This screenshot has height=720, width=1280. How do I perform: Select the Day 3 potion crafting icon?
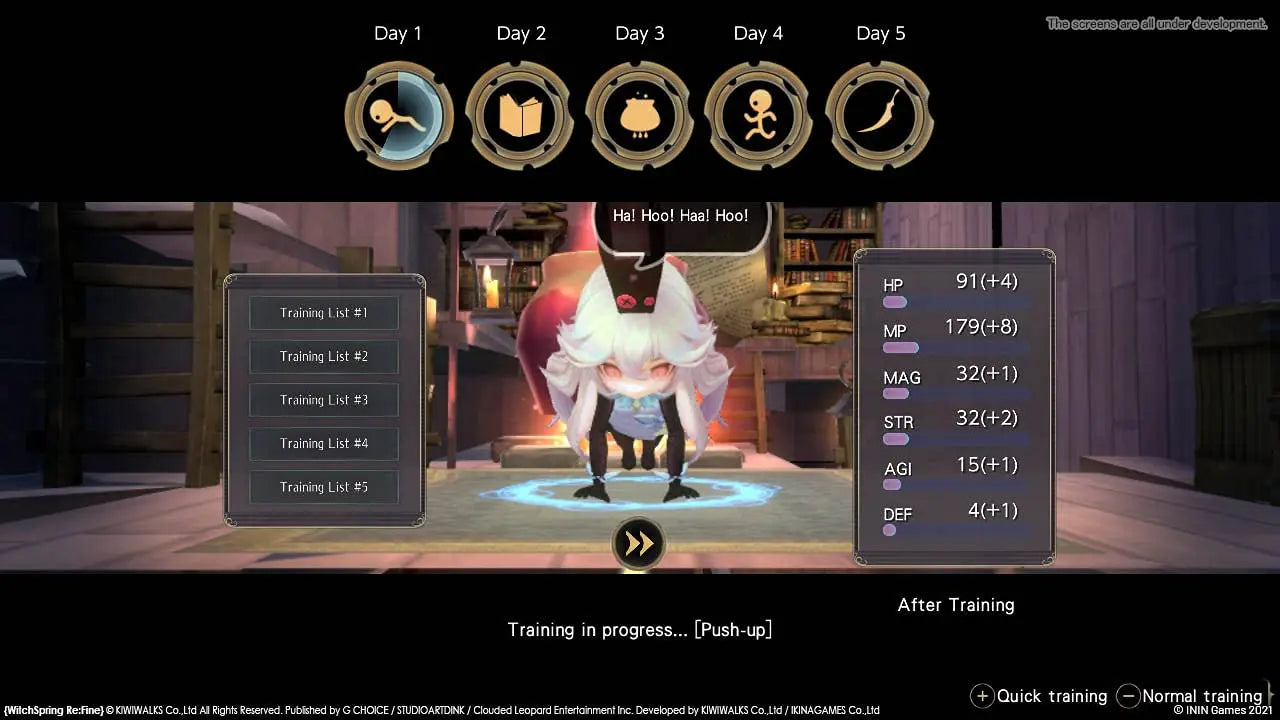tap(640, 113)
